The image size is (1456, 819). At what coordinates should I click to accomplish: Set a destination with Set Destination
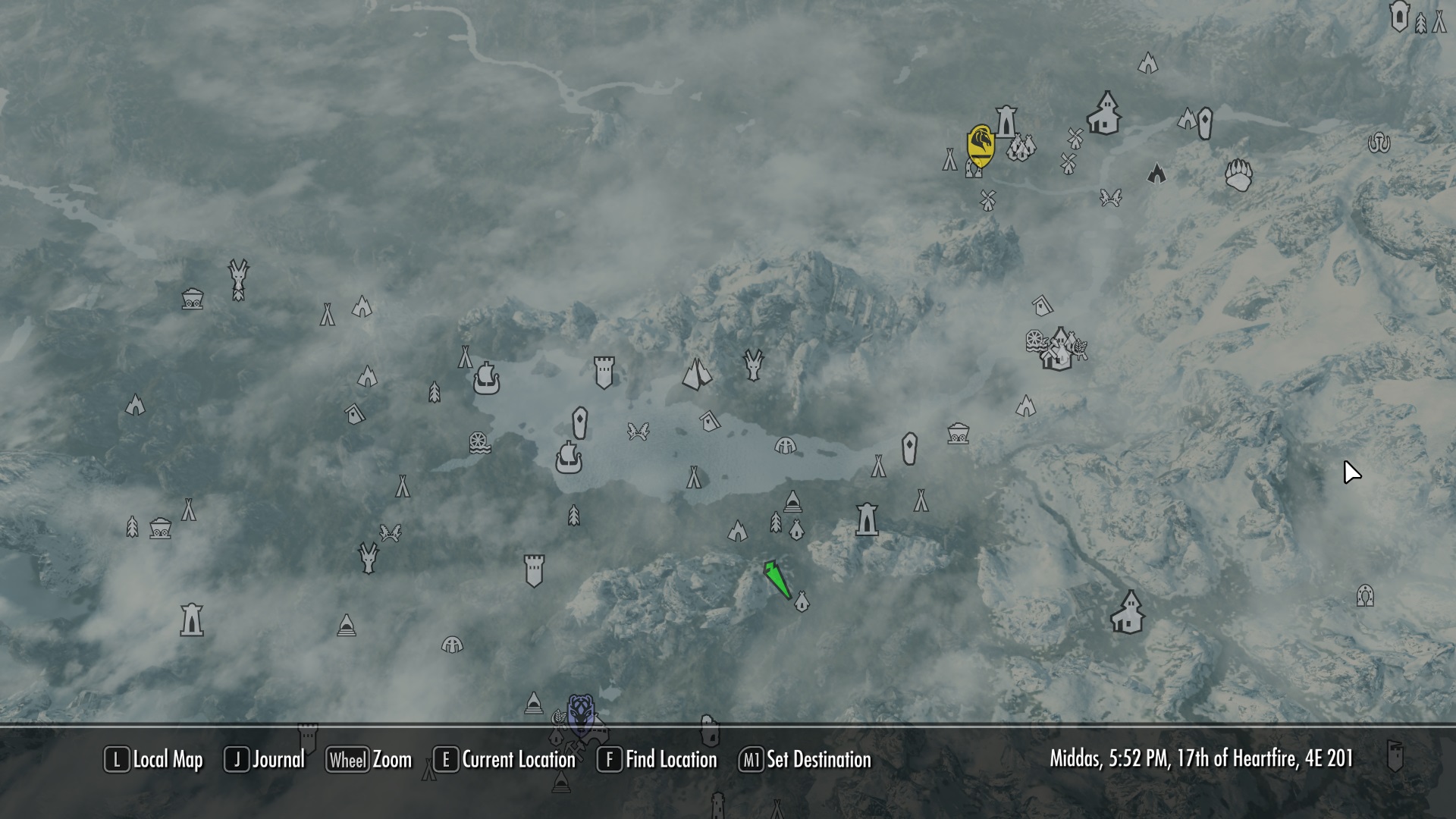pos(815,761)
